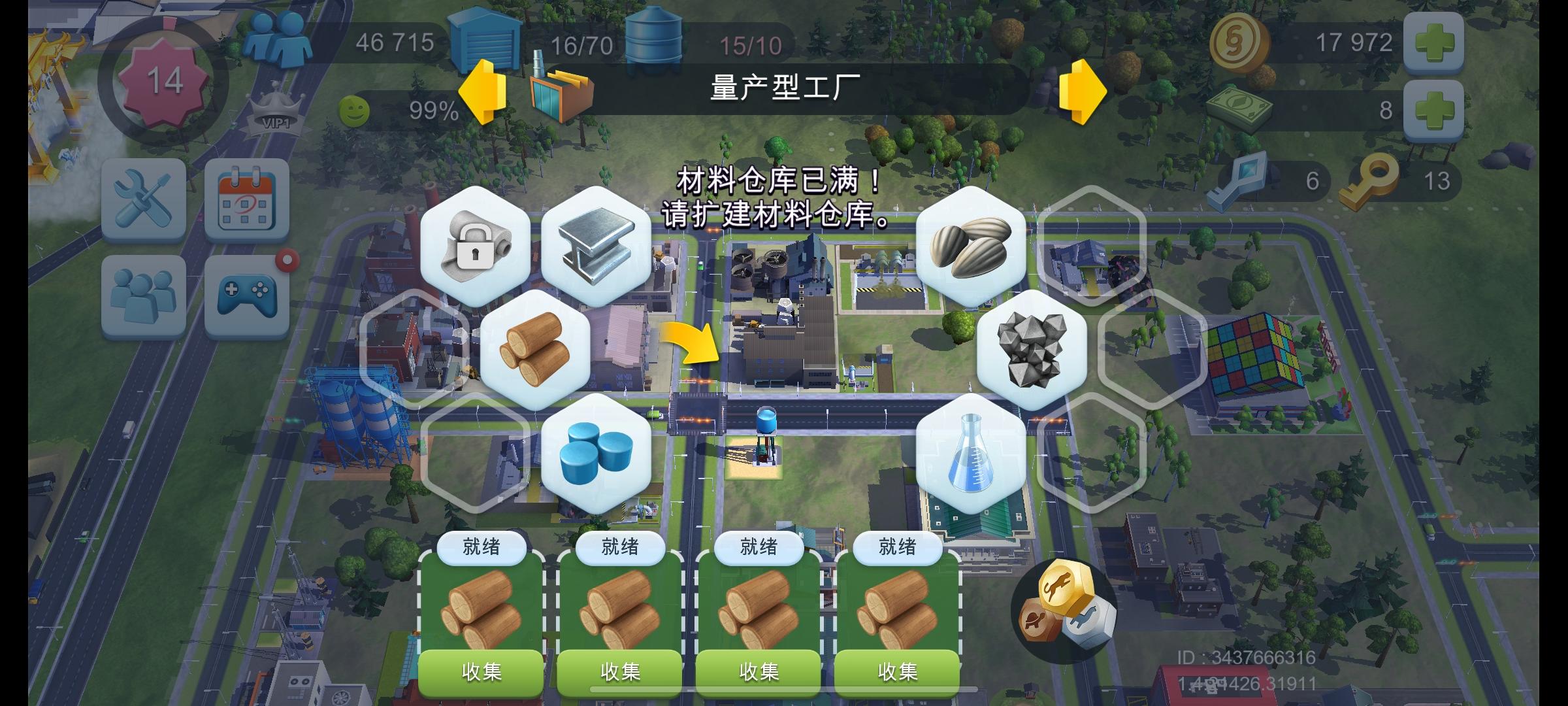1568x706 pixels.
Task: Navigate right with the yellow arrow
Action: point(1085,92)
